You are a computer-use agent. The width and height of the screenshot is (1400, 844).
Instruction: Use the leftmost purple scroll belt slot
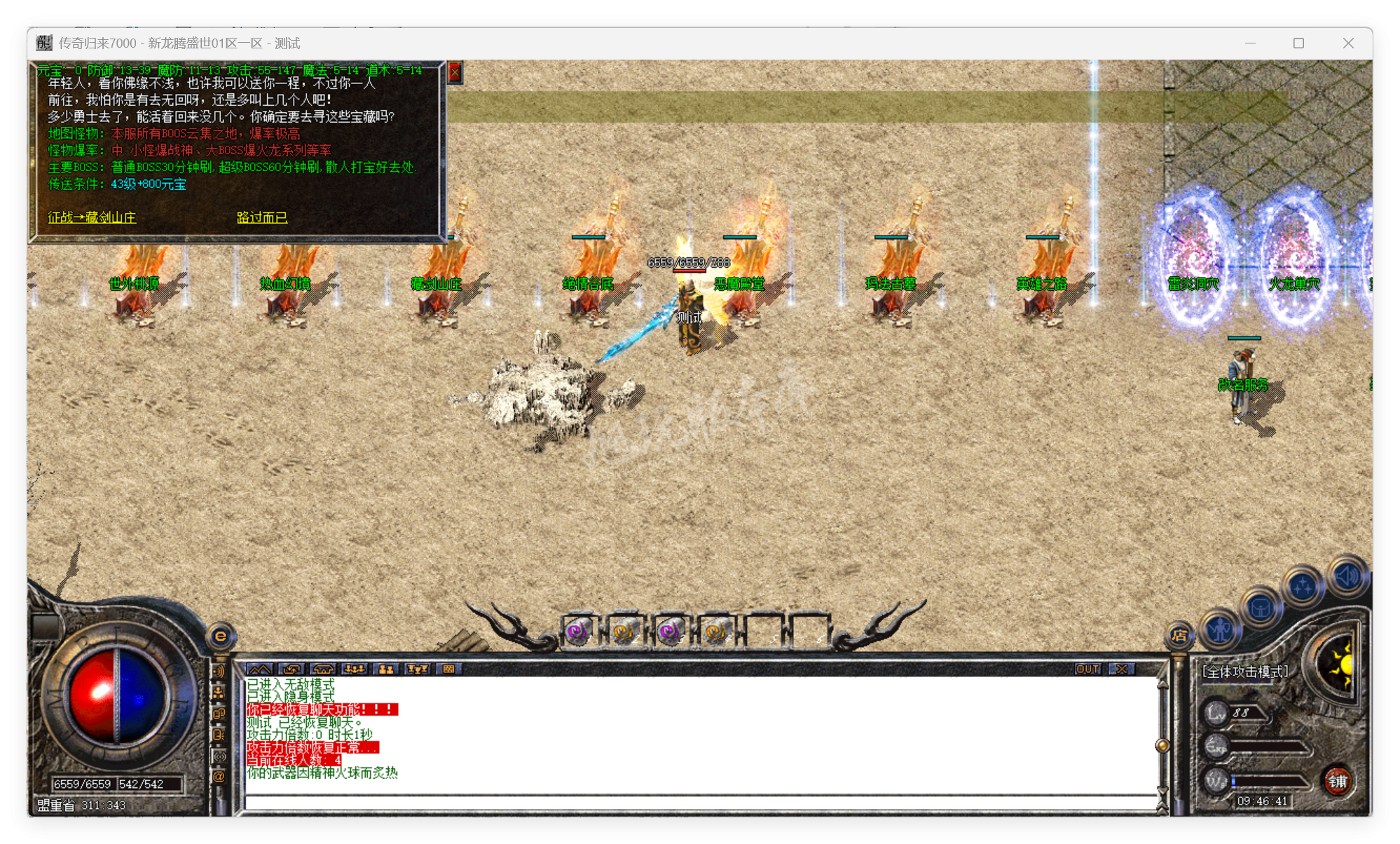[x=578, y=632]
